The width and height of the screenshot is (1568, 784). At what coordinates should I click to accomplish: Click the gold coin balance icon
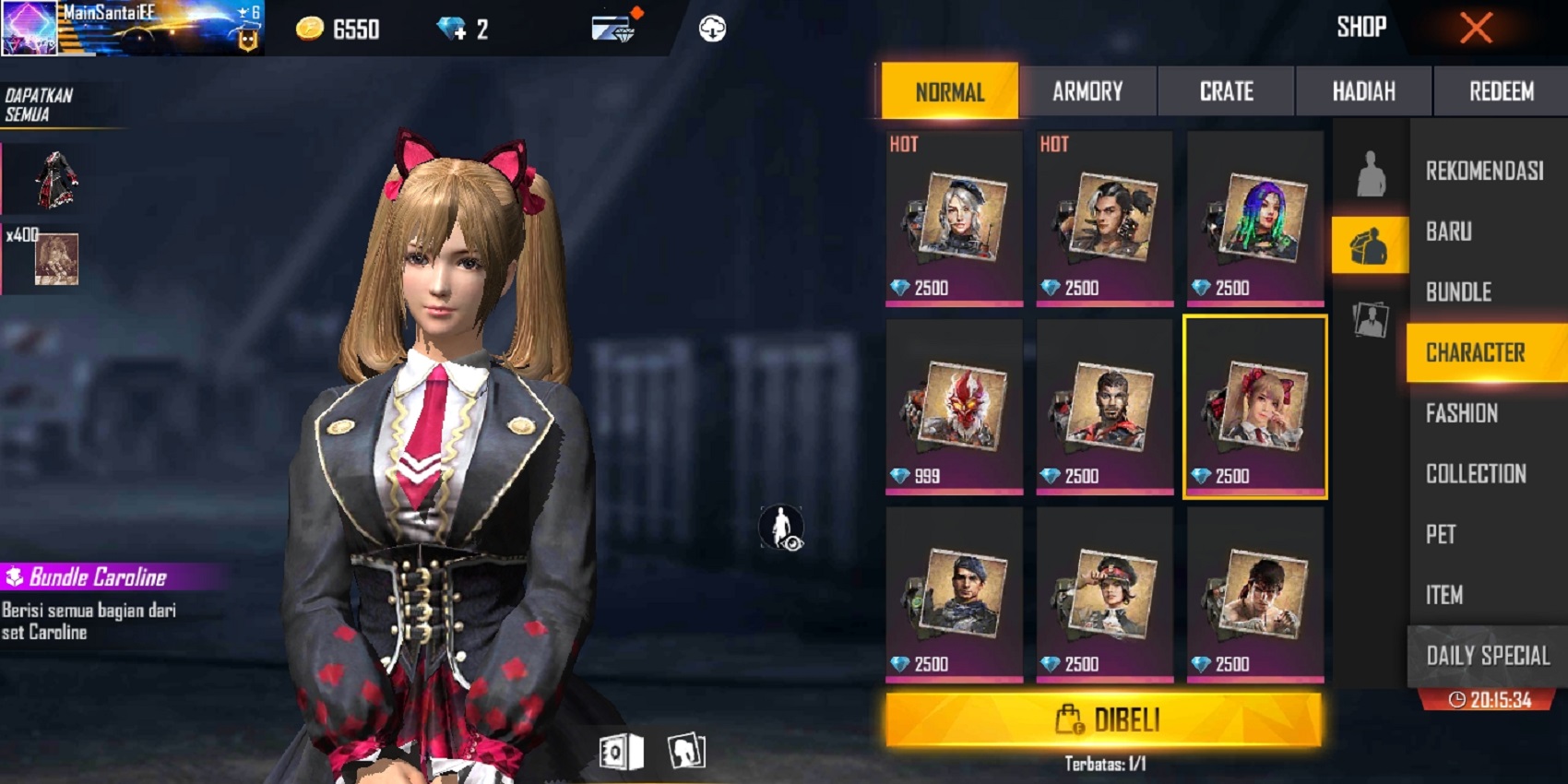tap(312, 29)
